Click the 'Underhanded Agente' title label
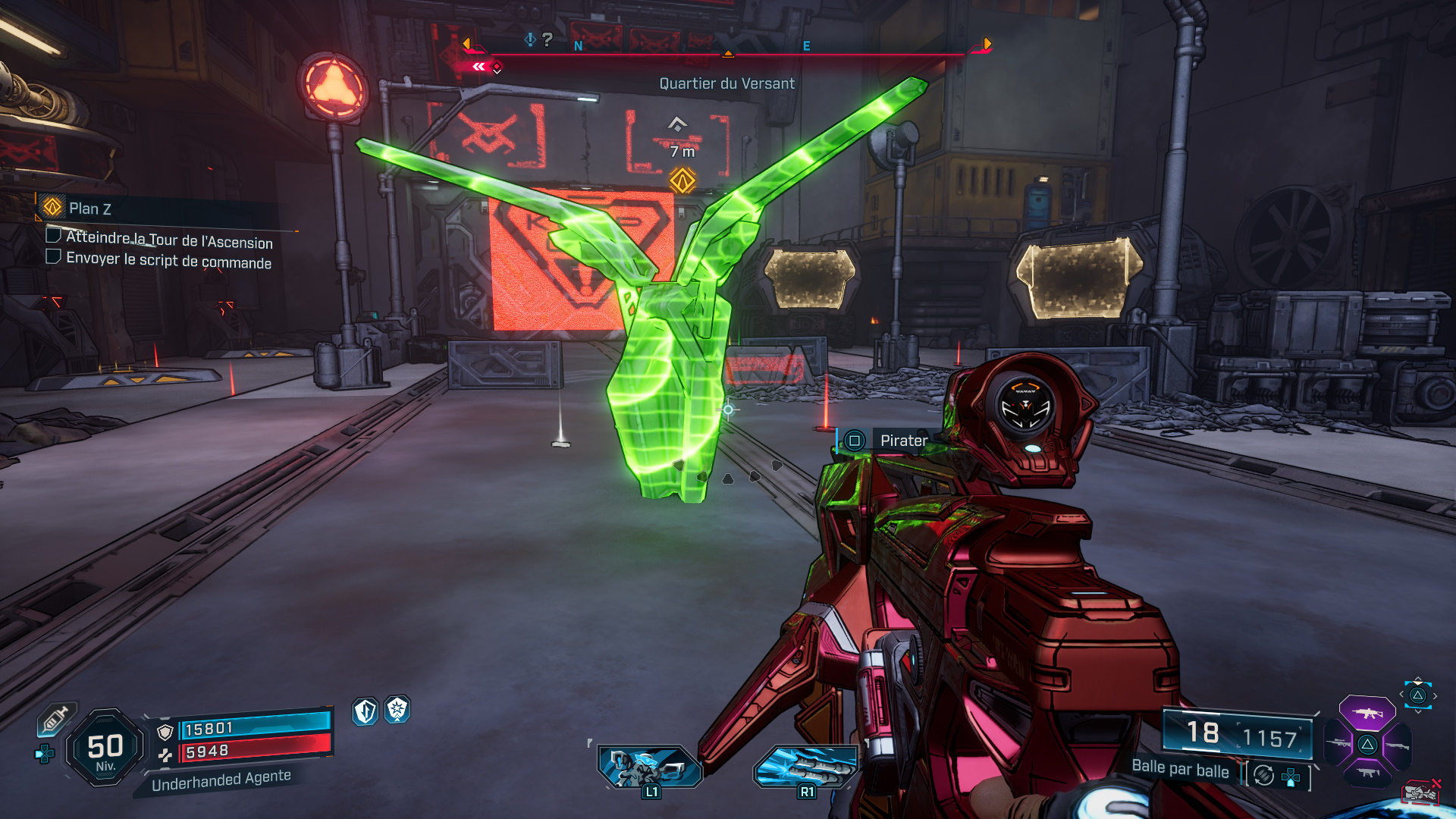The image size is (1456, 819). click(x=221, y=780)
